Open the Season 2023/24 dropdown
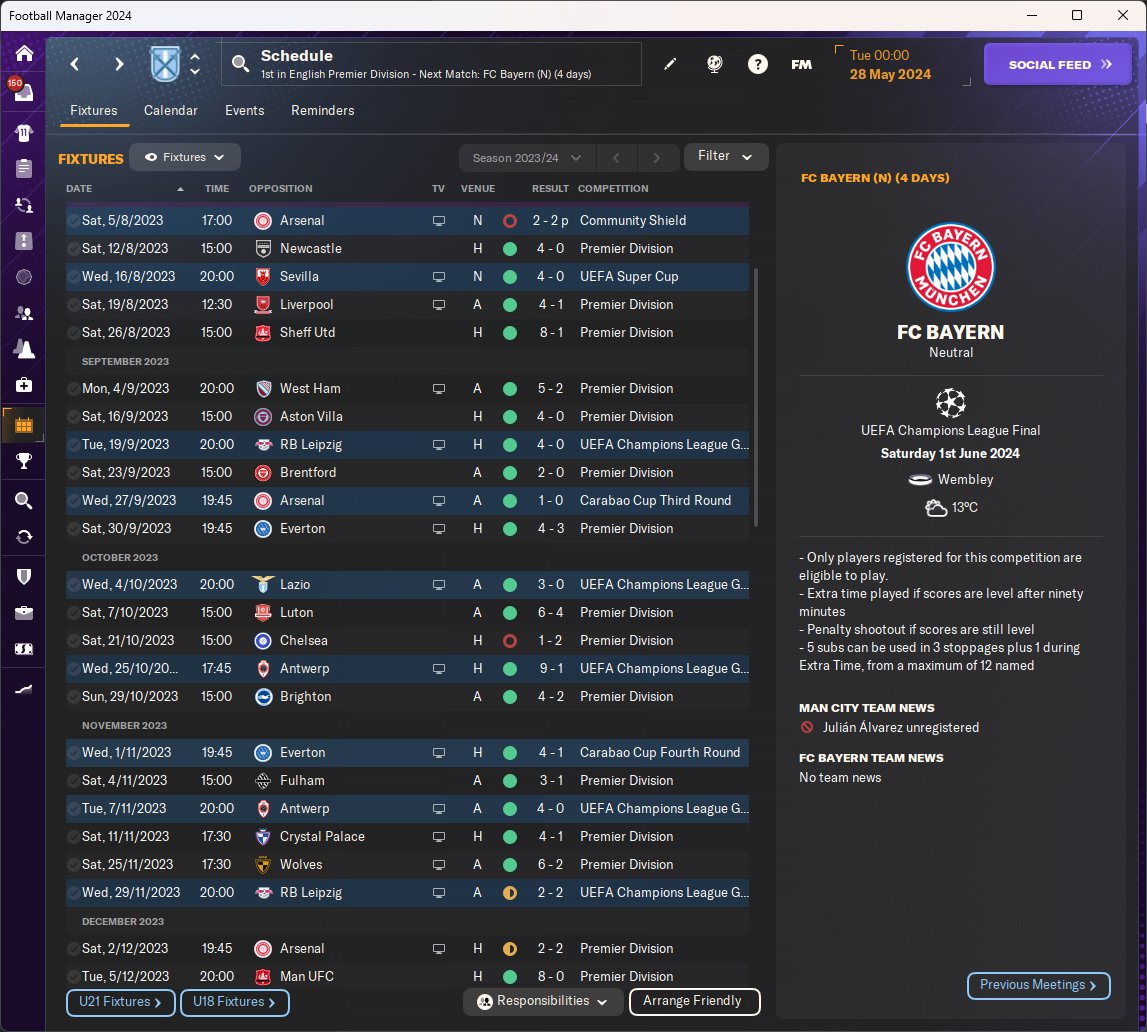 pyautogui.click(x=527, y=158)
